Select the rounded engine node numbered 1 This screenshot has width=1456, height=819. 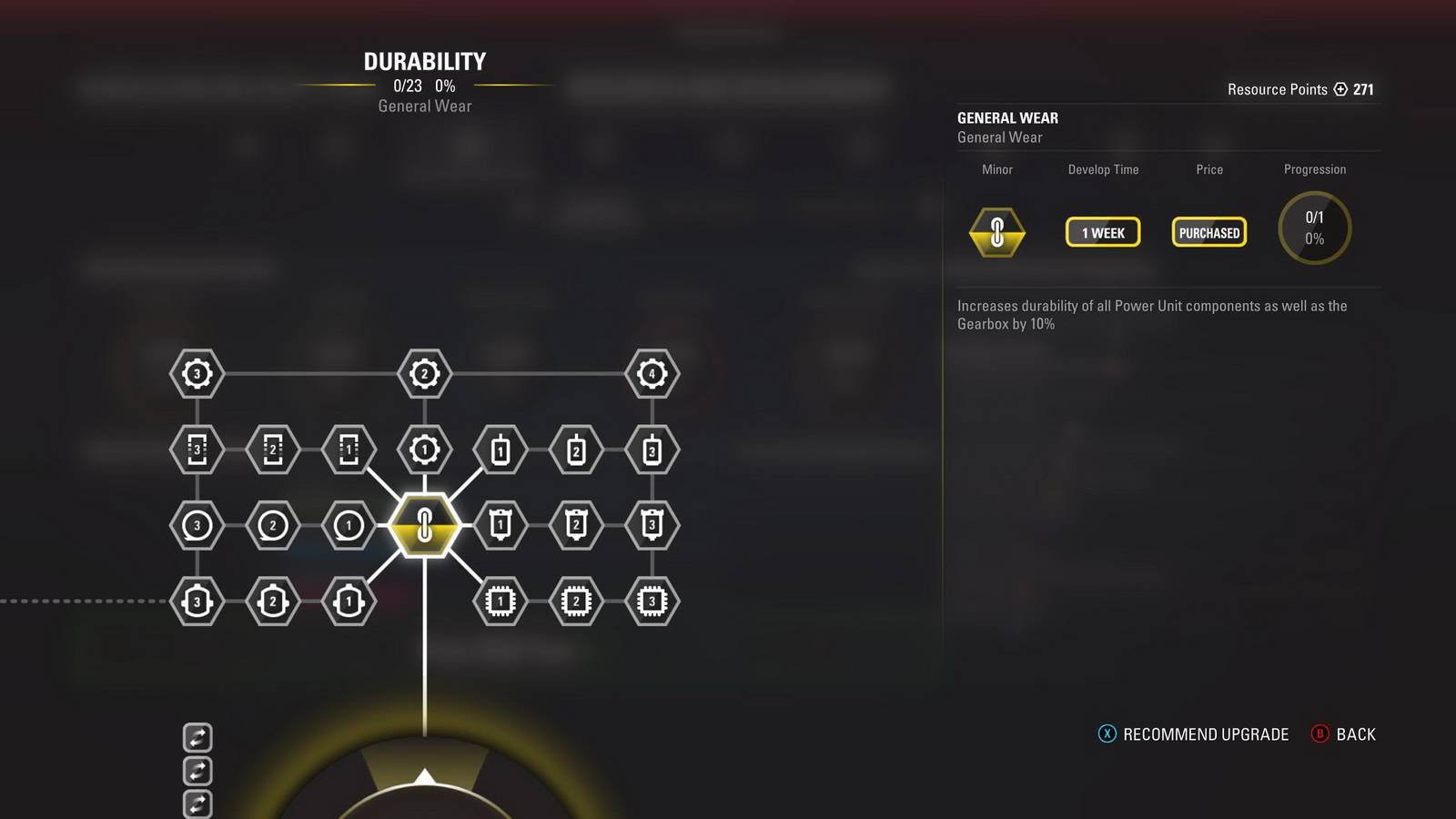pos(349,602)
